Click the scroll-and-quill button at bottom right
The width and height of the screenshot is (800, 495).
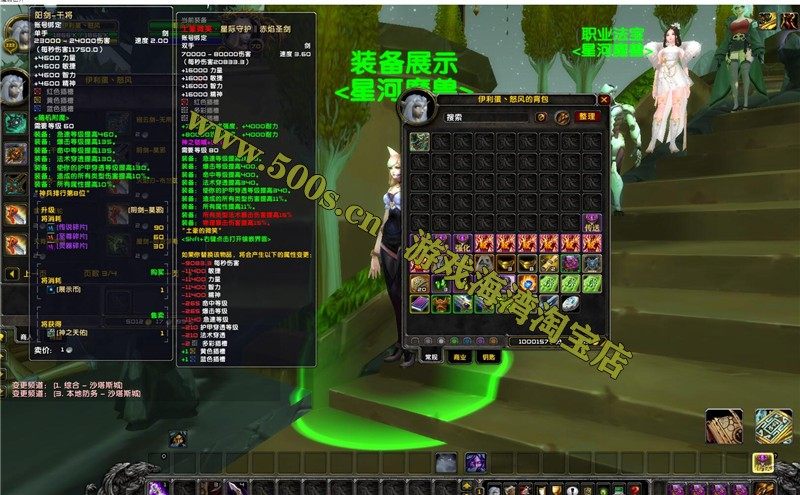pos(723,426)
